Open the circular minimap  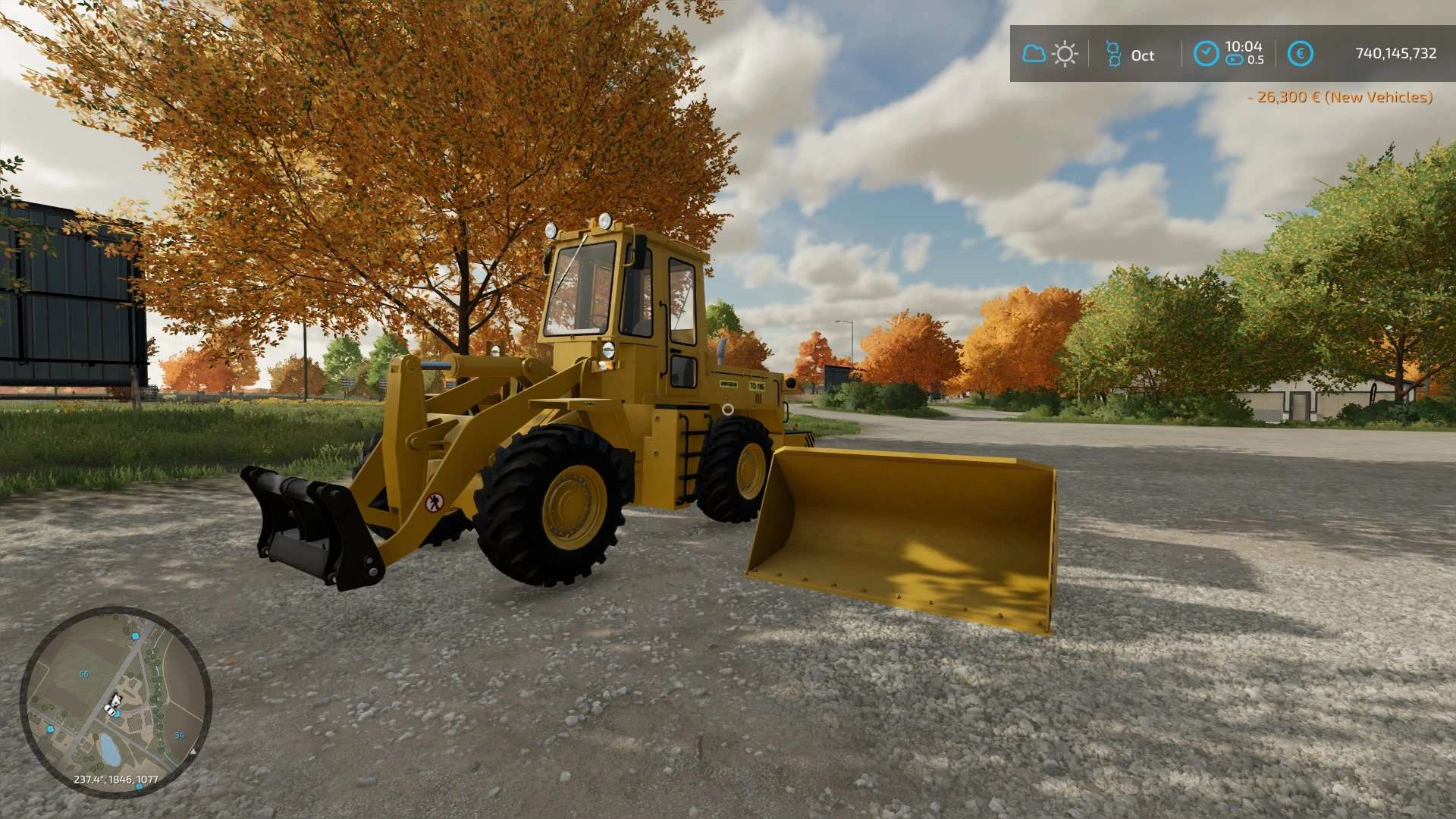[115, 701]
